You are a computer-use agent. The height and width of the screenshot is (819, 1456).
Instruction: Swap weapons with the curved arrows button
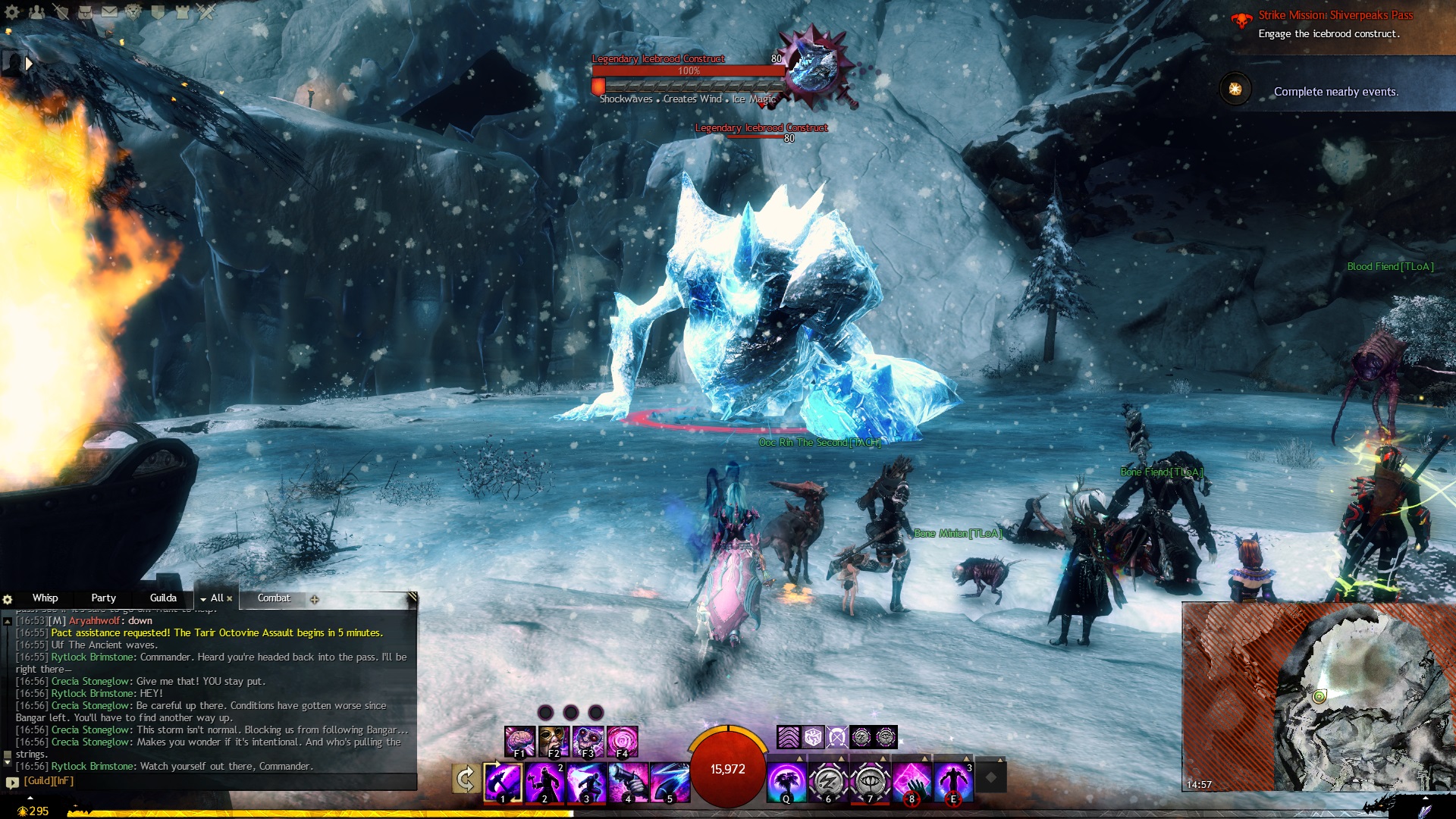(x=465, y=779)
